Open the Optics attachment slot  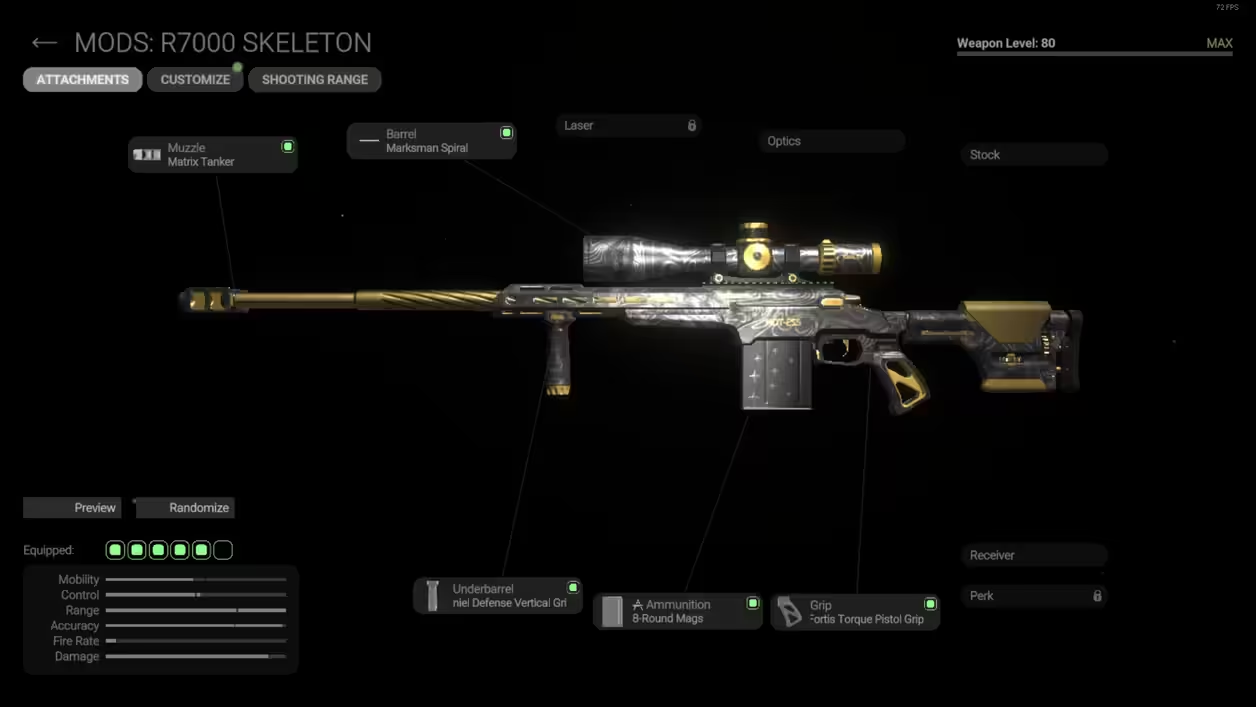[x=831, y=141]
